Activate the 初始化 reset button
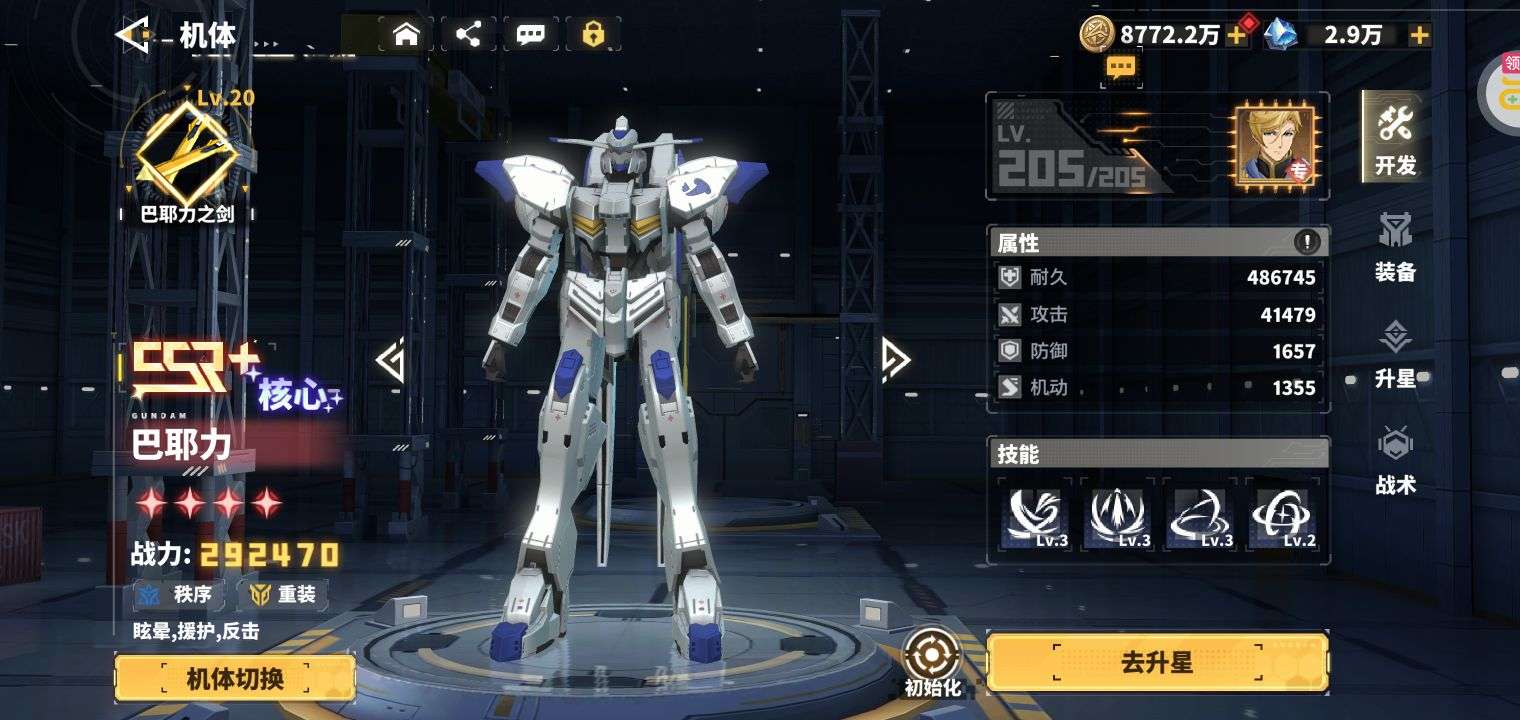 pyautogui.click(x=932, y=662)
